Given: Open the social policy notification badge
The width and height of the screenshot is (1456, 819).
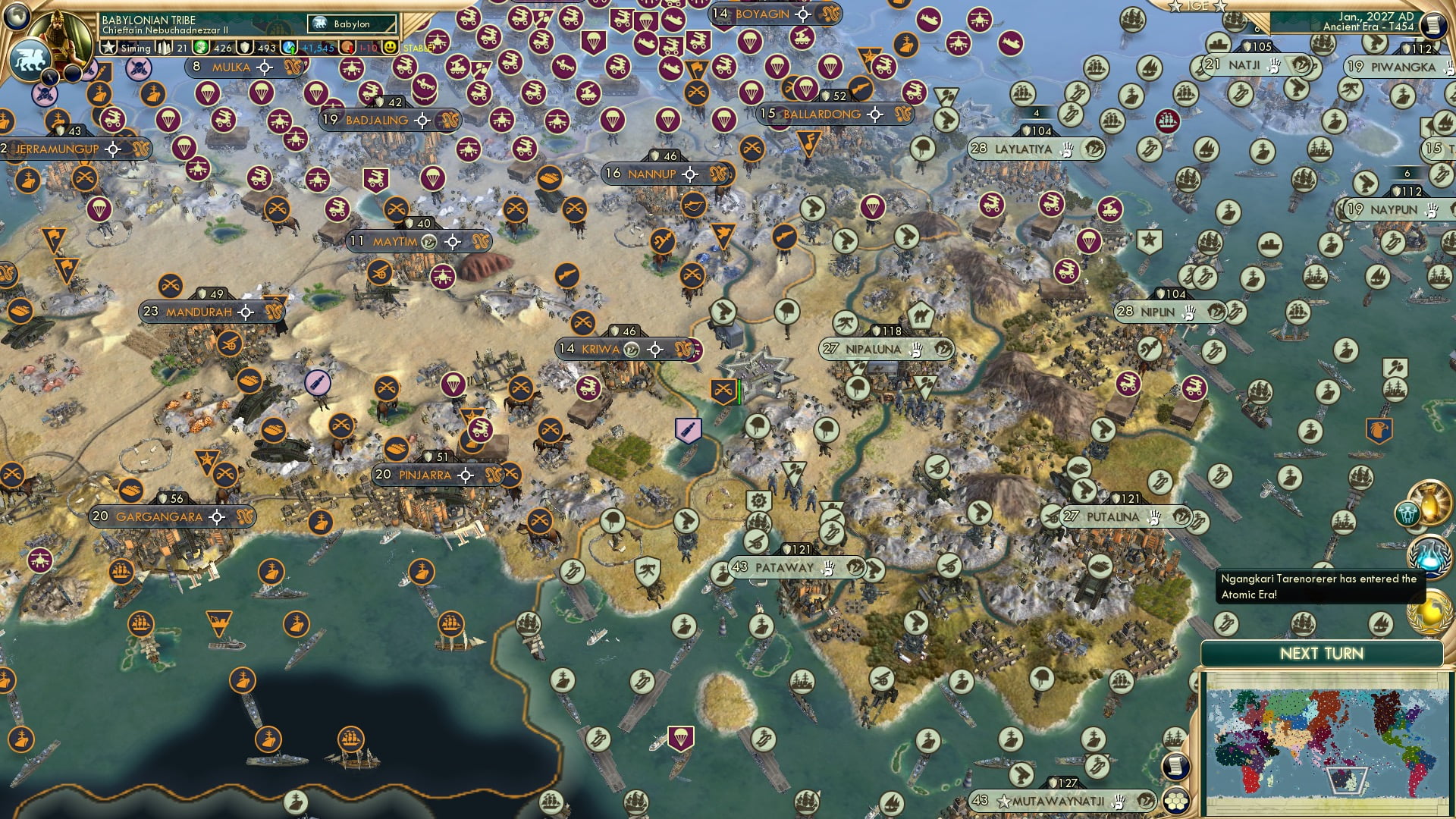Looking at the screenshot, I should tap(1407, 514).
